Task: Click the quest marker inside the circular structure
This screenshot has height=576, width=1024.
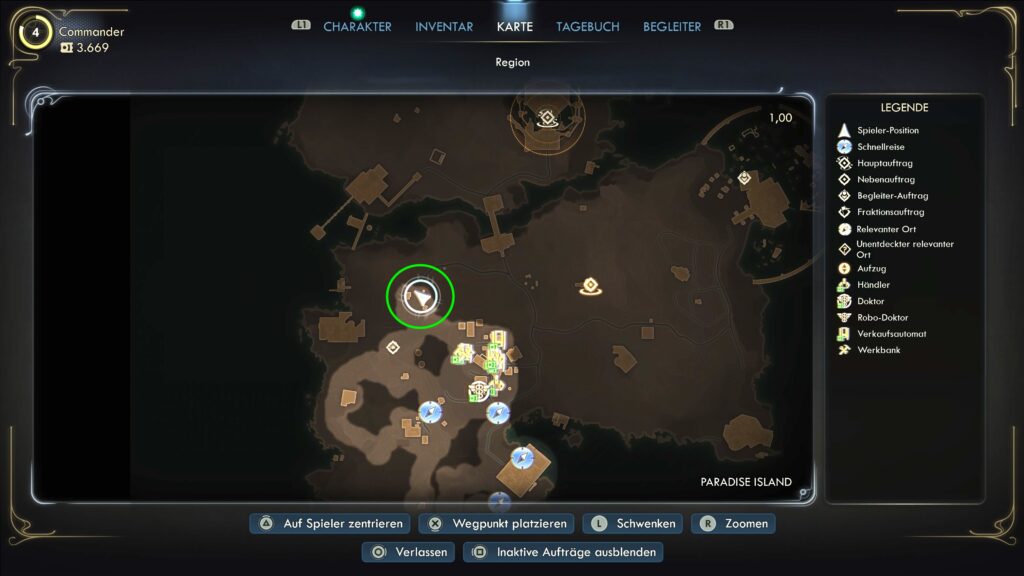Action: click(547, 119)
